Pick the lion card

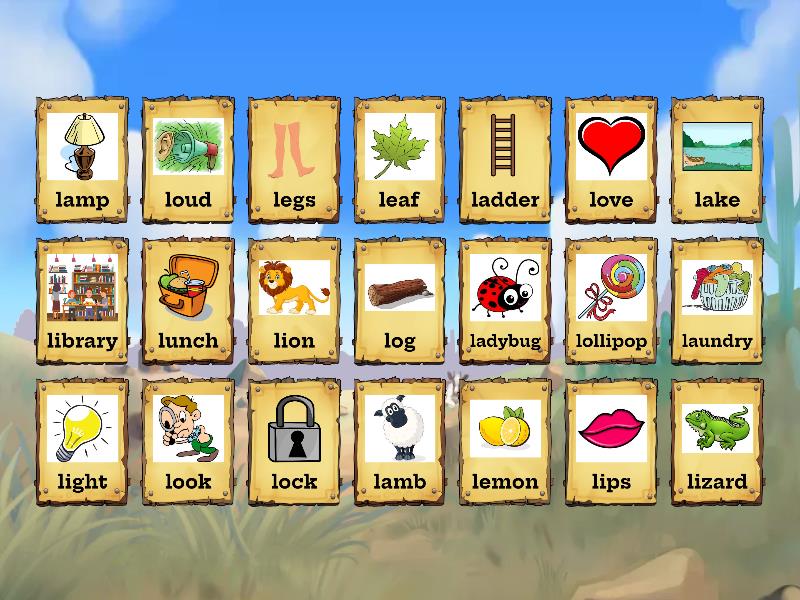pyautogui.click(x=294, y=301)
